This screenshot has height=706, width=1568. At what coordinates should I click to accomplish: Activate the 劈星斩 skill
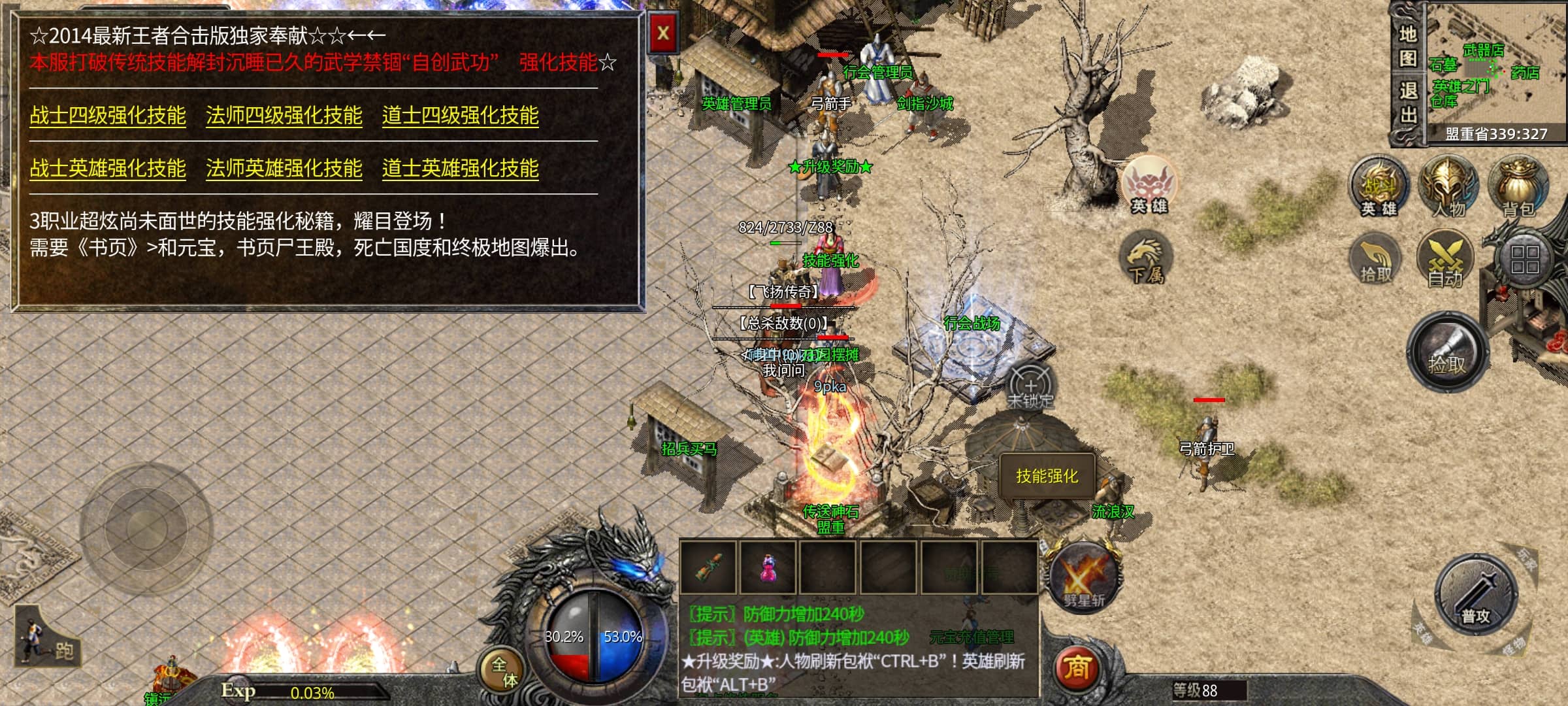click(x=1083, y=577)
